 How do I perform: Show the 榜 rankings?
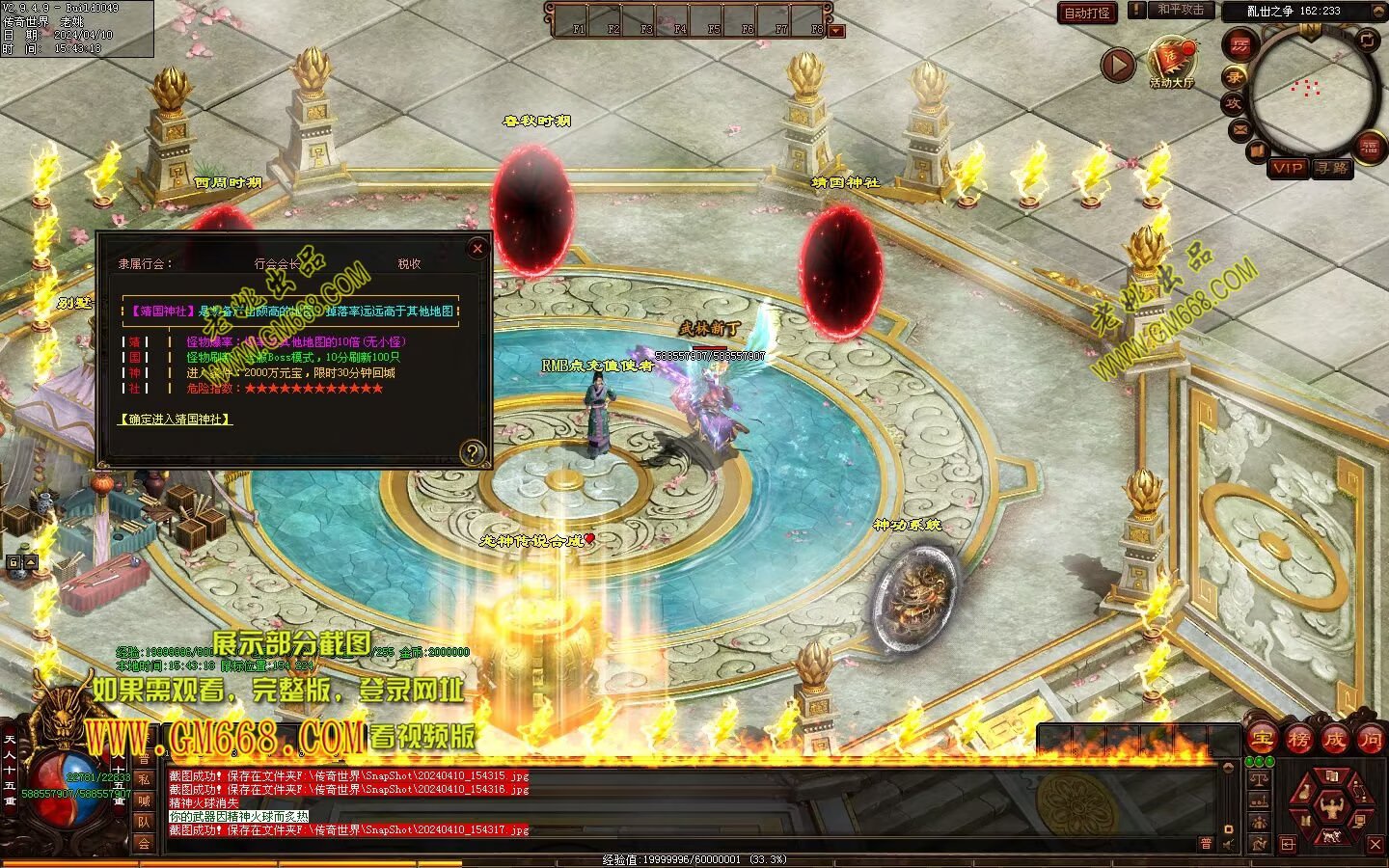point(1298,740)
